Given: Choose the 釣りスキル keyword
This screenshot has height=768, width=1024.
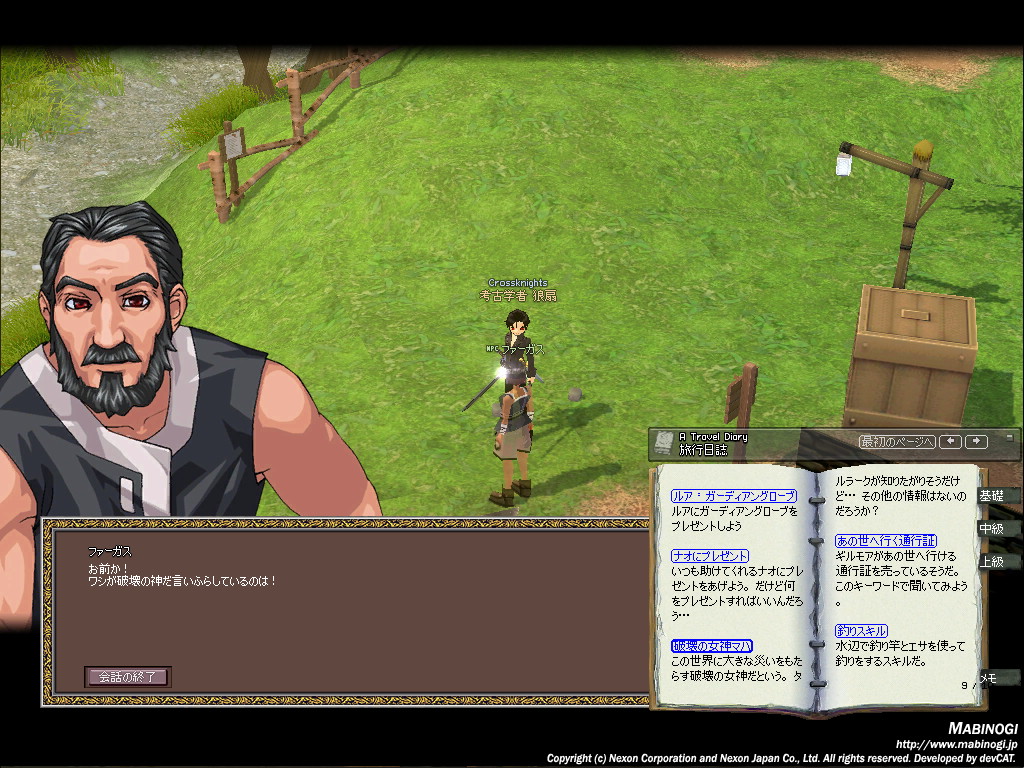Looking at the screenshot, I should click(x=861, y=631).
